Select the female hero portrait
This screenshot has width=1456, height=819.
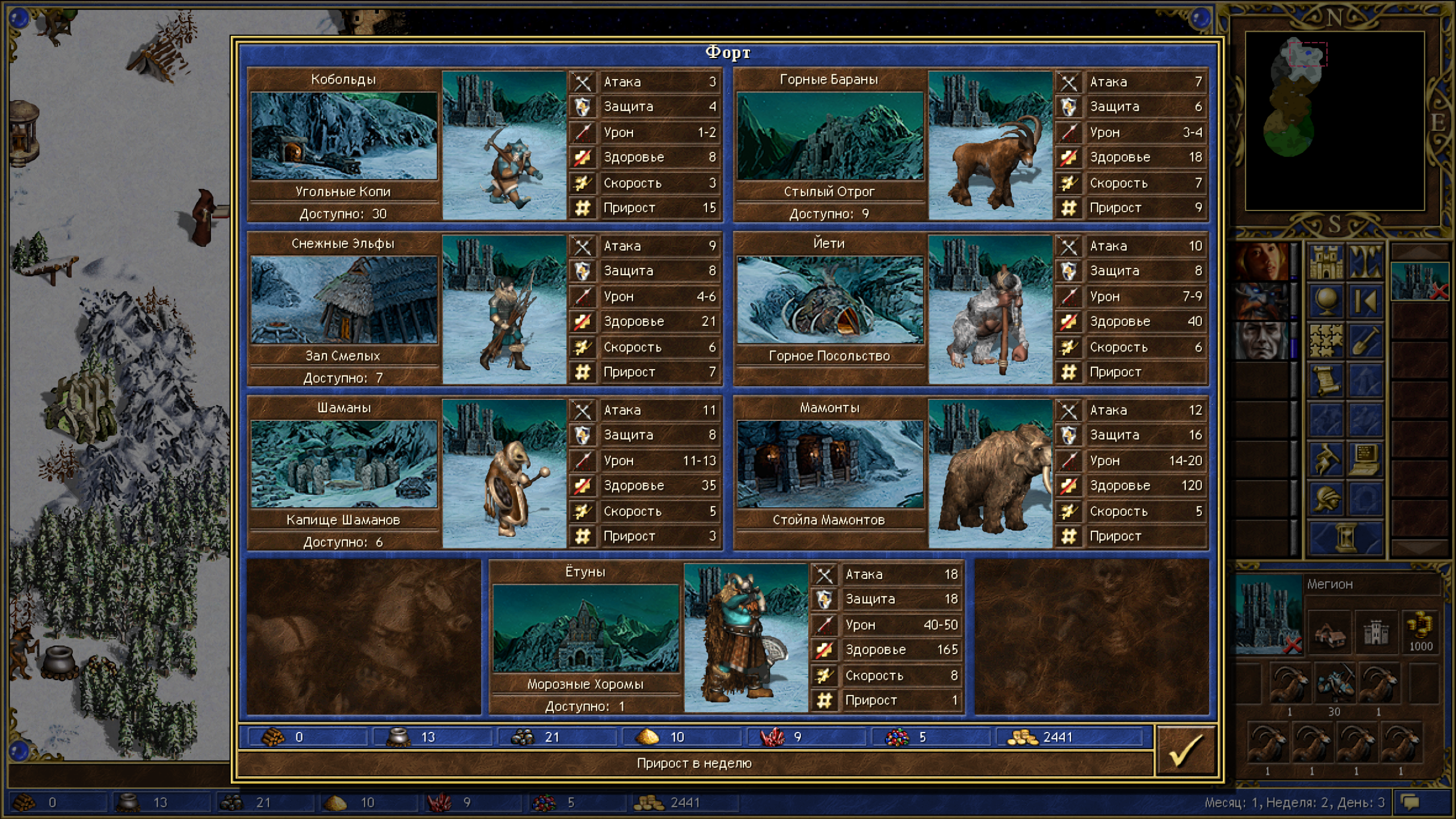[1261, 262]
